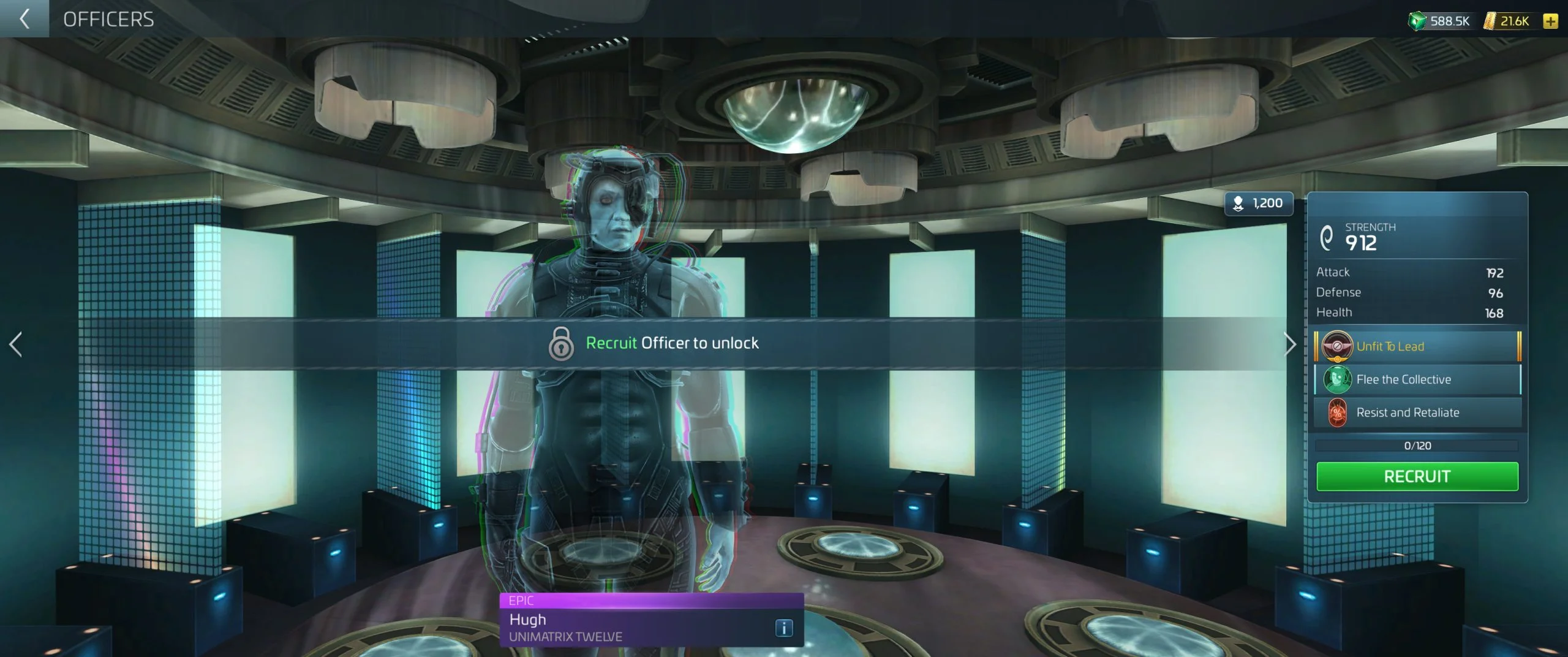Show the next officer with right arrow
The image size is (1568, 657).
pos(1289,344)
